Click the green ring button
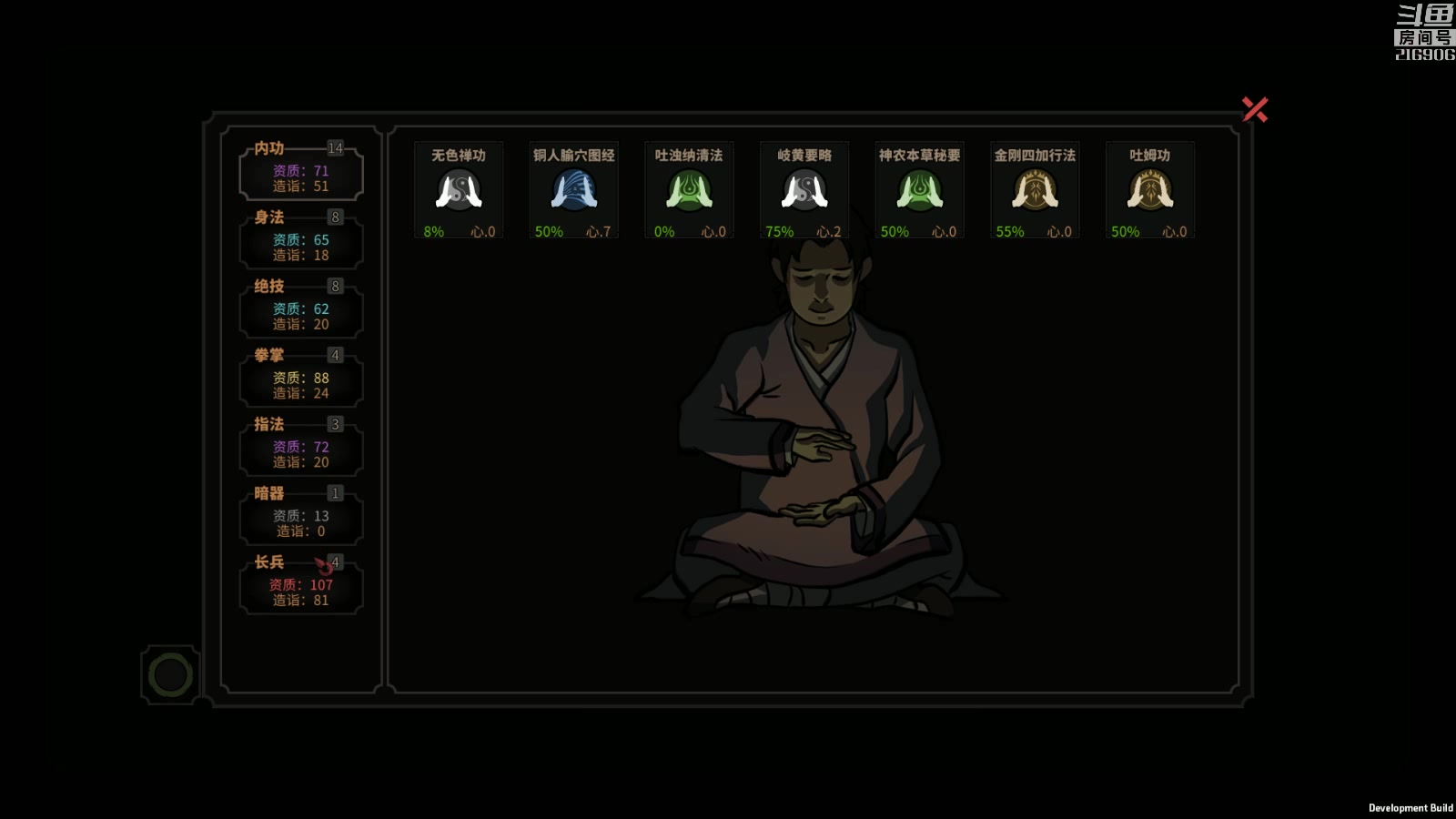The height and width of the screenshot is (819, 1456). [170, 675]
